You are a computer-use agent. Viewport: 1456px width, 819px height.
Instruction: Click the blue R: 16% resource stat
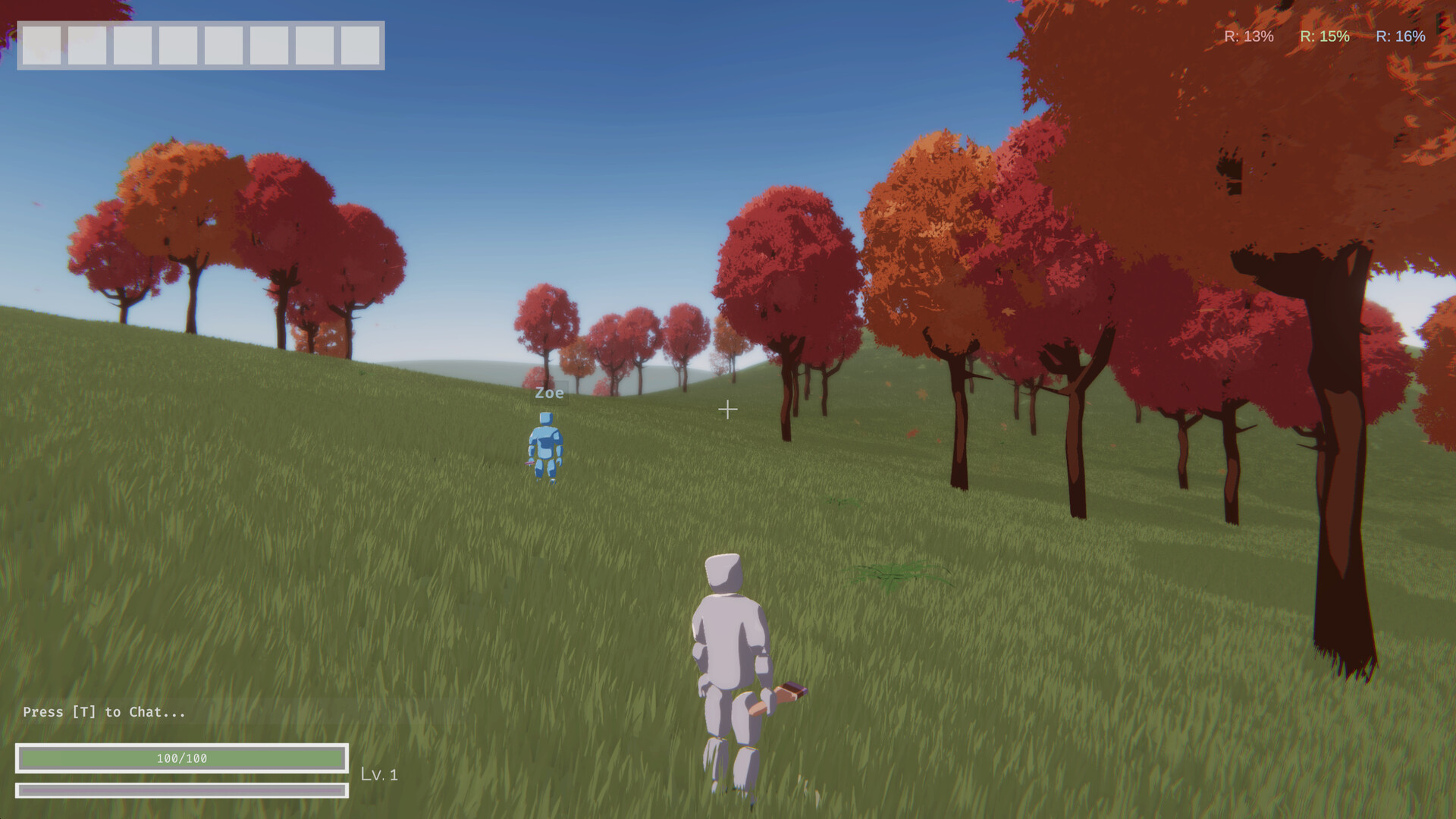click(1401, 36)
